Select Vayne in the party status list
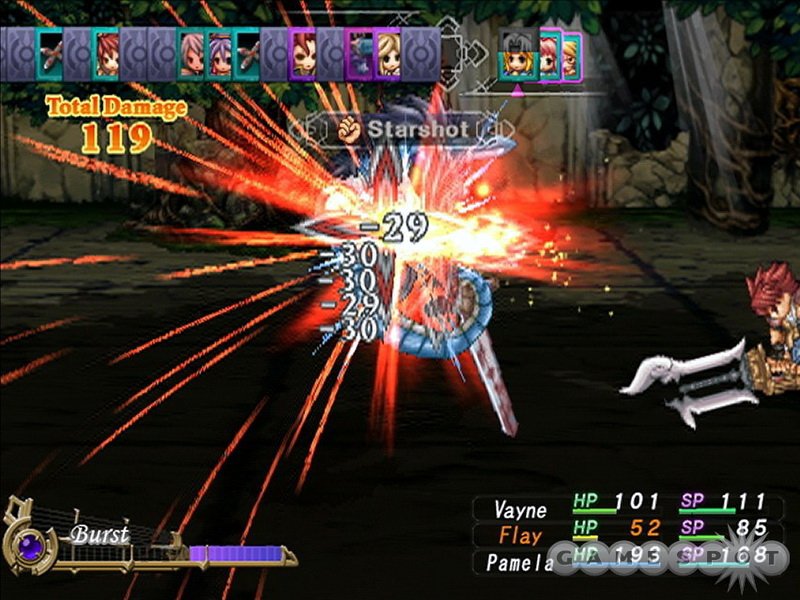The width and height of the screenshot is (800, 600). [x=520, y=508]
